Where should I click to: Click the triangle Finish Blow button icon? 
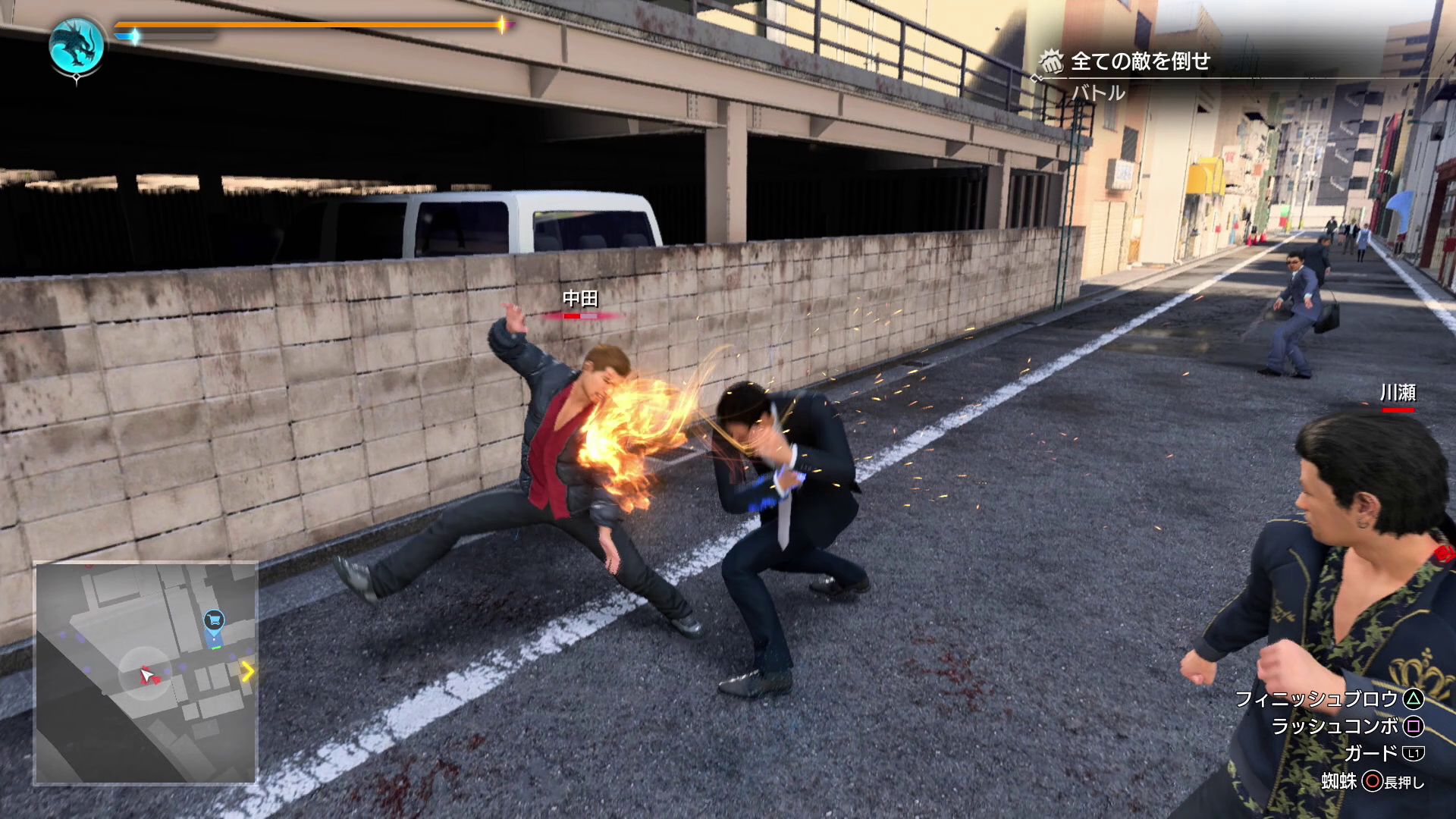tap(1414, 699)
